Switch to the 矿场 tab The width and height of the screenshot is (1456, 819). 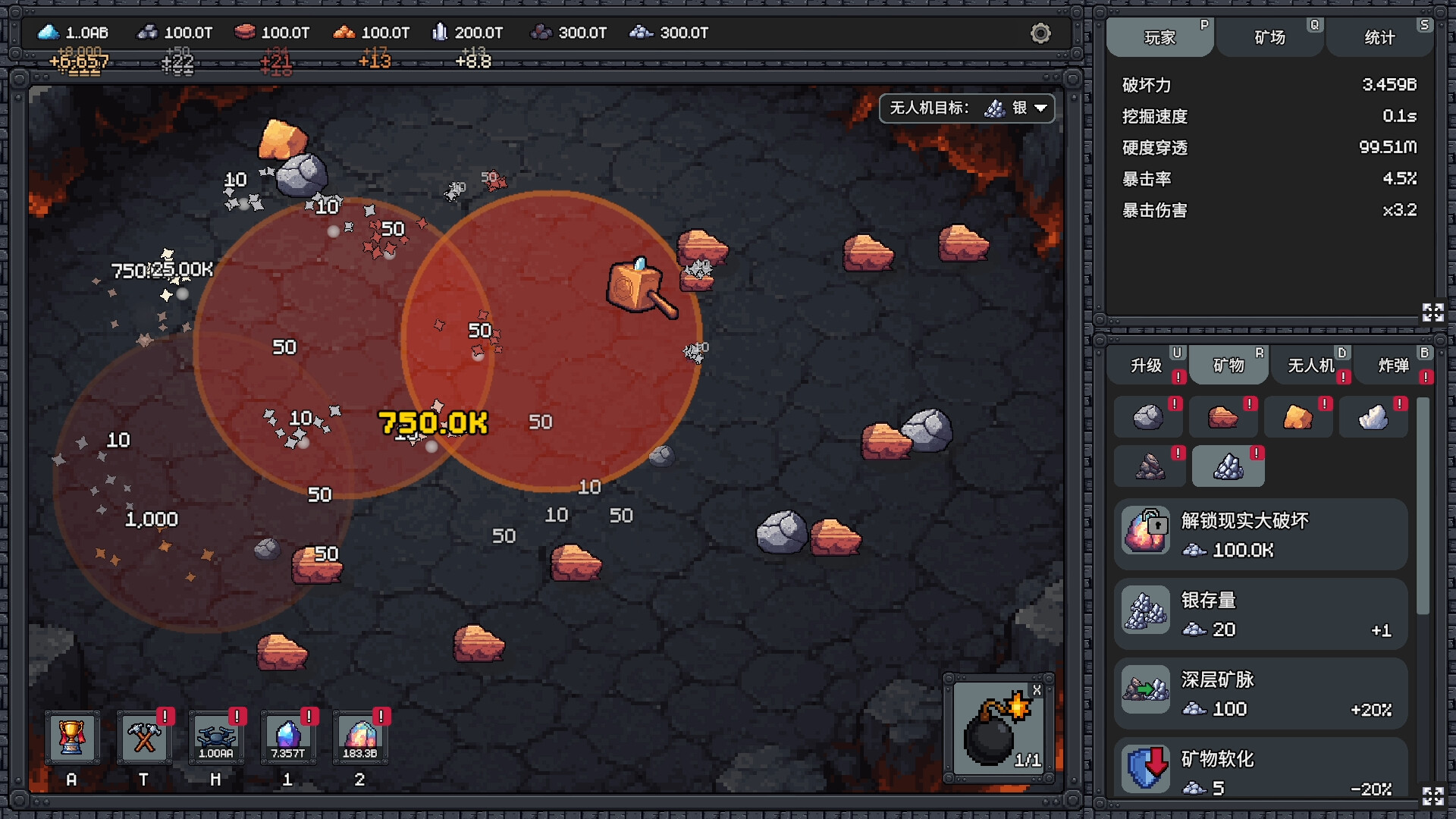click(1269, 36)
